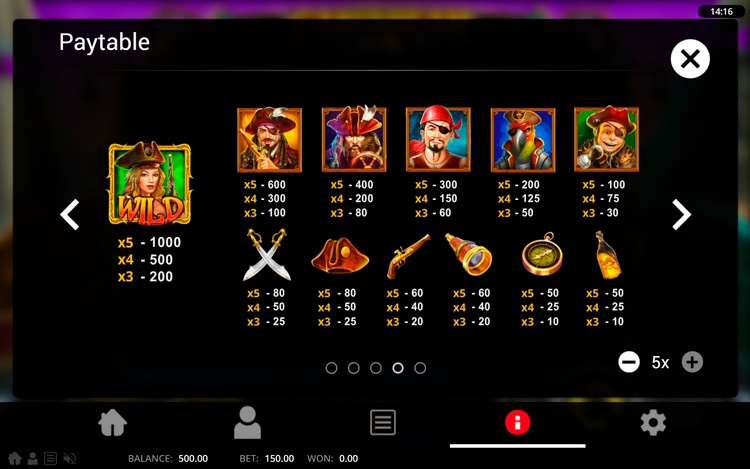Advance to the next paytable page
This screenshot has width=750, height=469.
(x=681, y=214)
